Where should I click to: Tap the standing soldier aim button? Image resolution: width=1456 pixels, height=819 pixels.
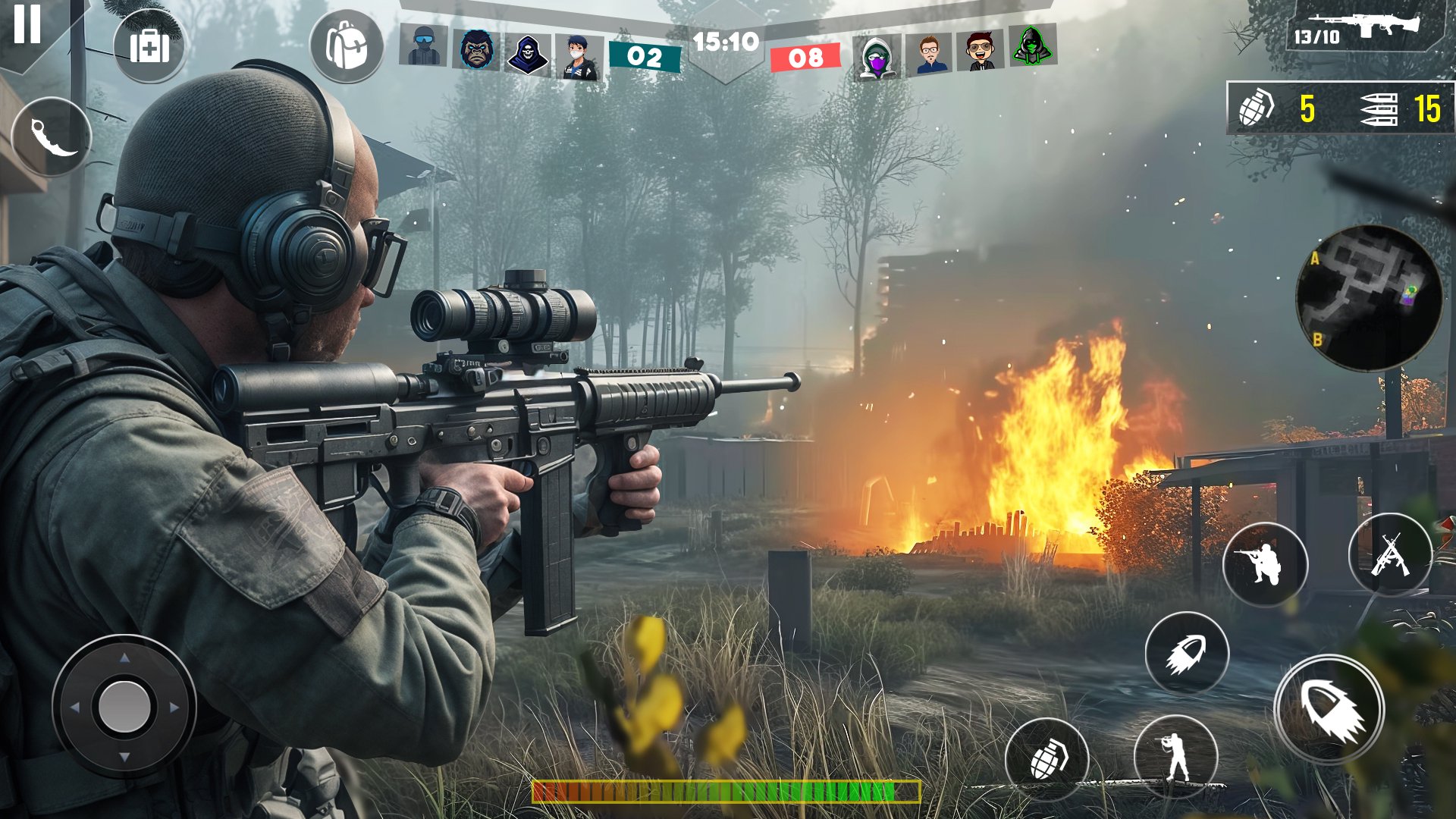(x=1175, y=756)
